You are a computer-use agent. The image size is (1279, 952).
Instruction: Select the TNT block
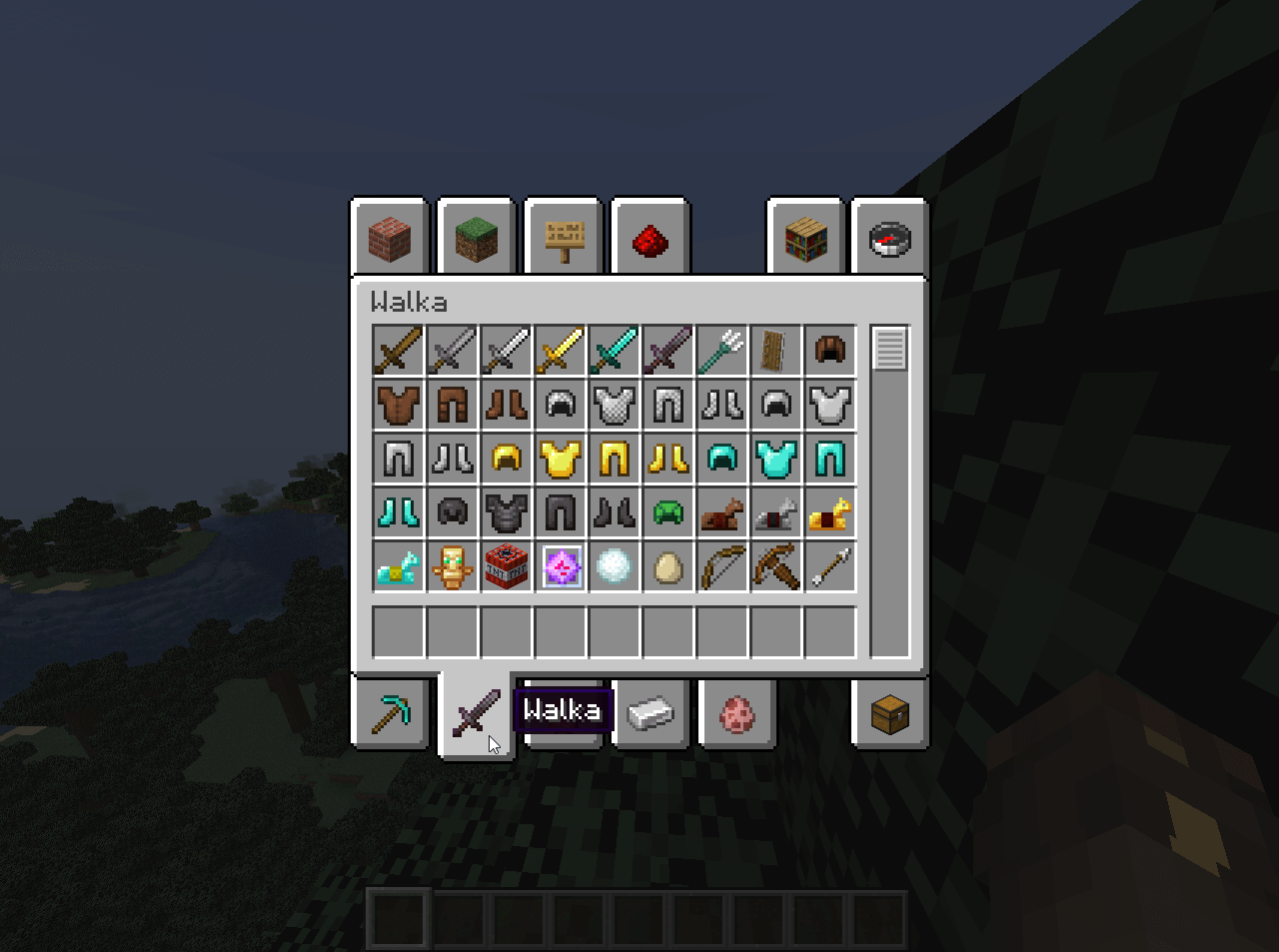tap(507, 566)
